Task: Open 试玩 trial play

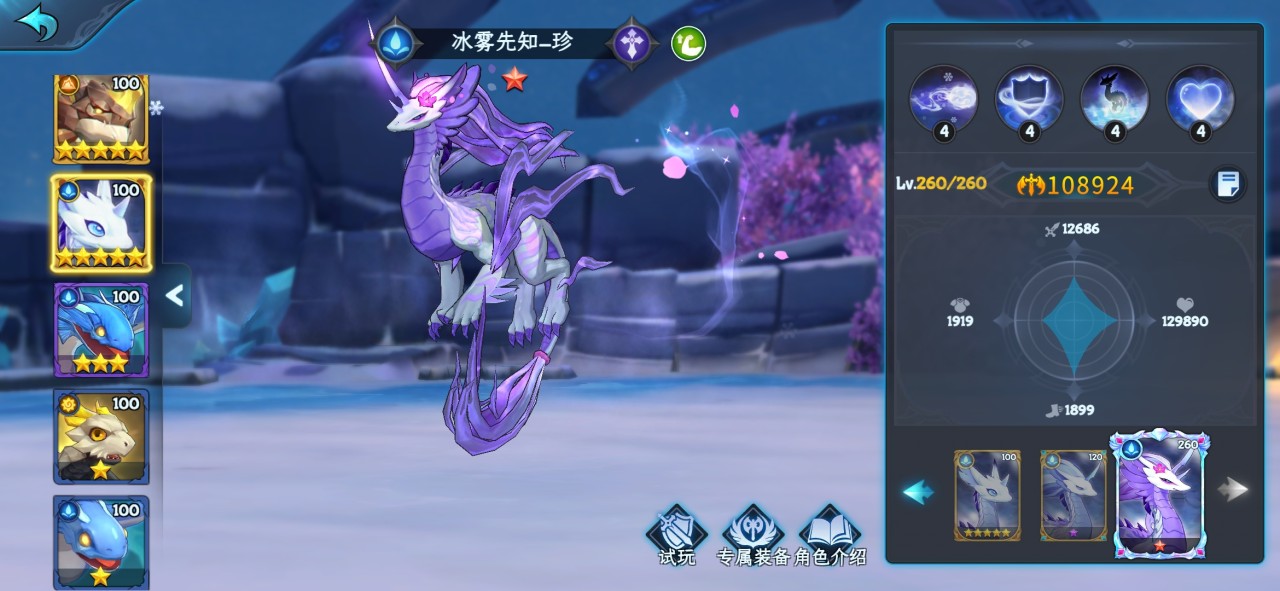Action: point(677,537)
